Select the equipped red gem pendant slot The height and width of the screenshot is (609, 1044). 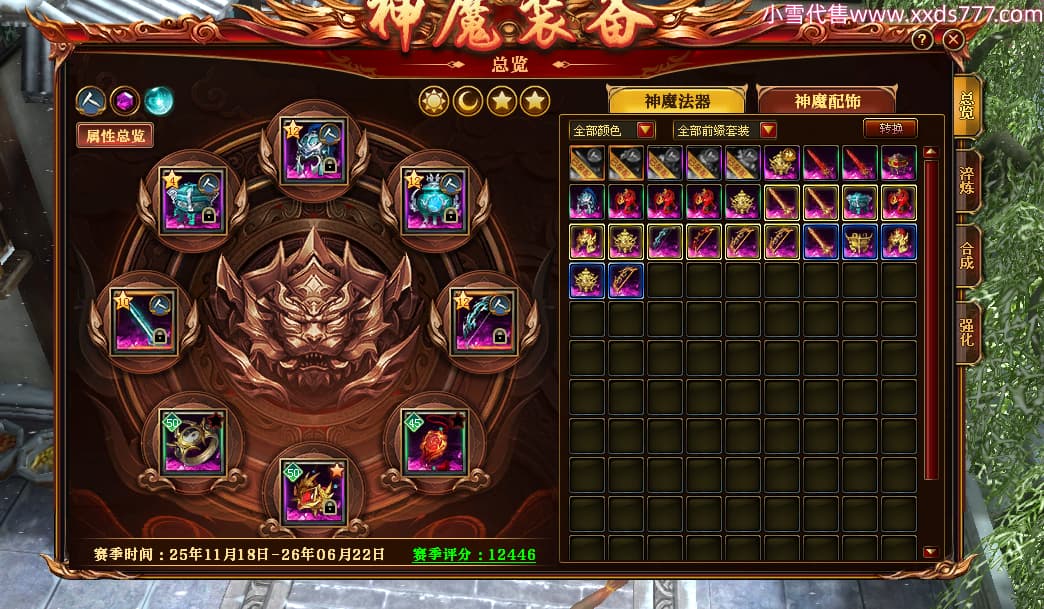(434, 441)
